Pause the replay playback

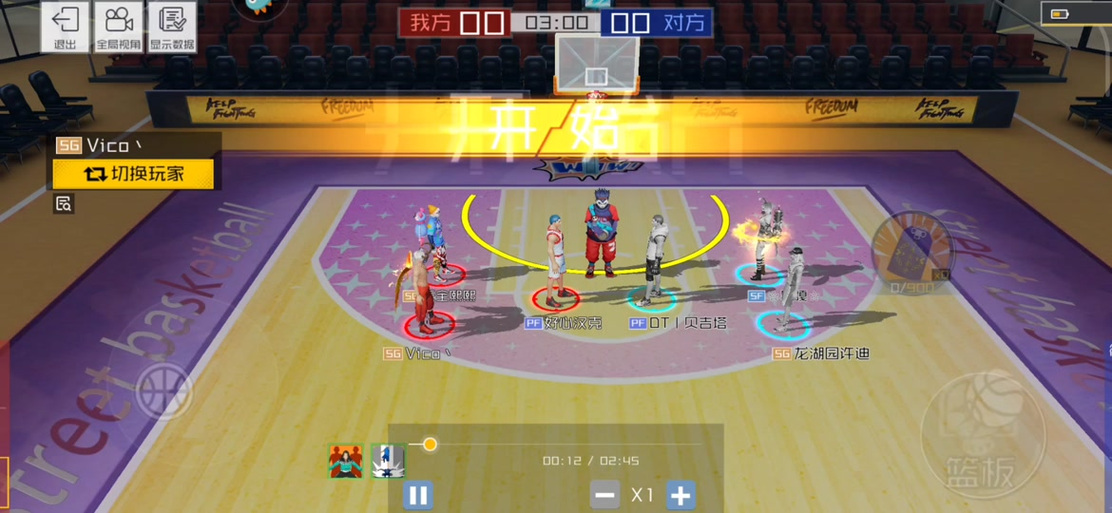[418, 494]
